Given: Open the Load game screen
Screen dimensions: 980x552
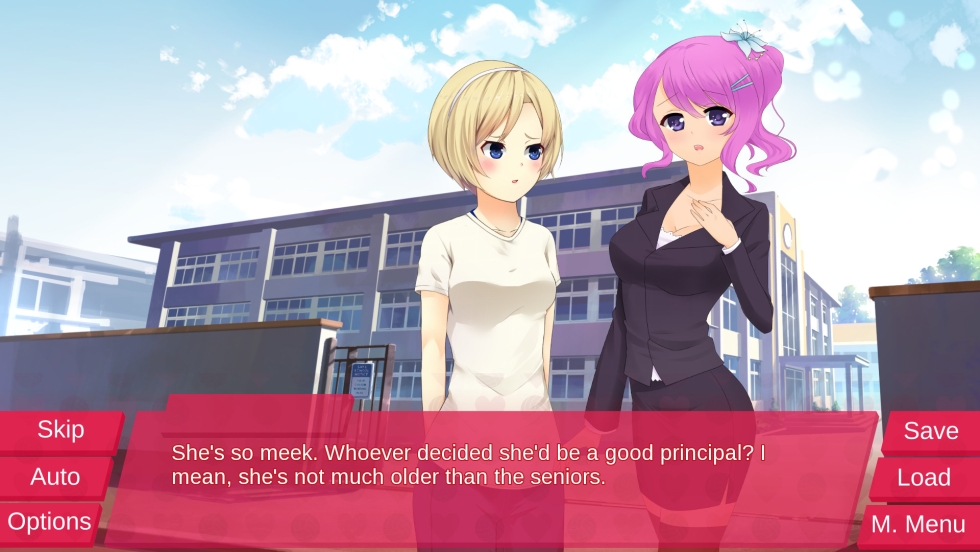Looking at the screenshot, I should [x=923, y=478].
